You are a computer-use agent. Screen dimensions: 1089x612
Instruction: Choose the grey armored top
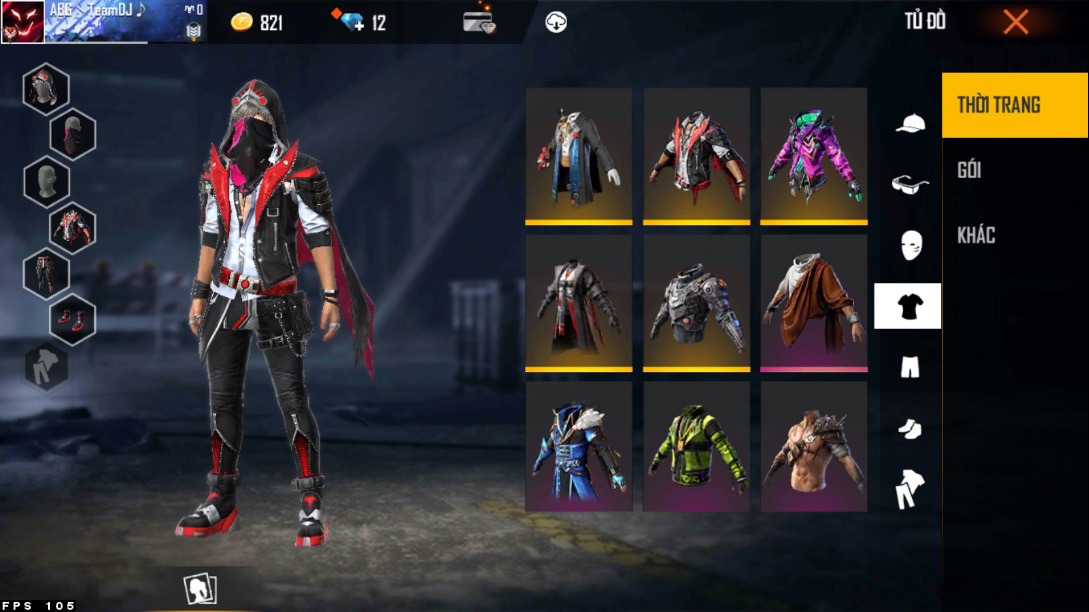coord(697,302)
